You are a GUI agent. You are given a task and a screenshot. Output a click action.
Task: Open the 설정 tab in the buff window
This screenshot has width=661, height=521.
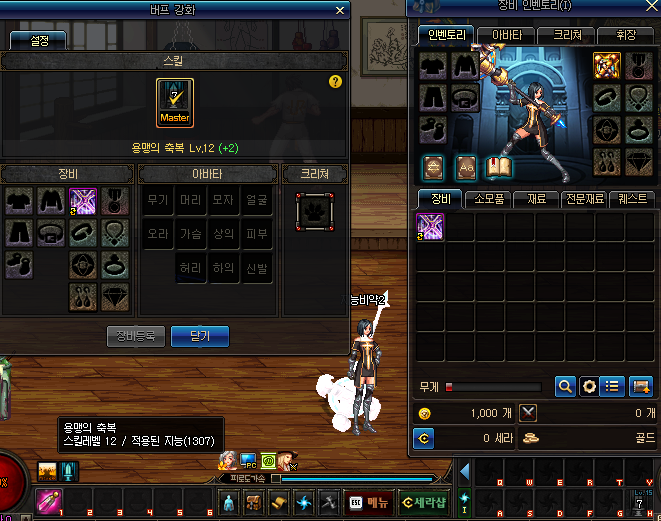coord(37,41)
